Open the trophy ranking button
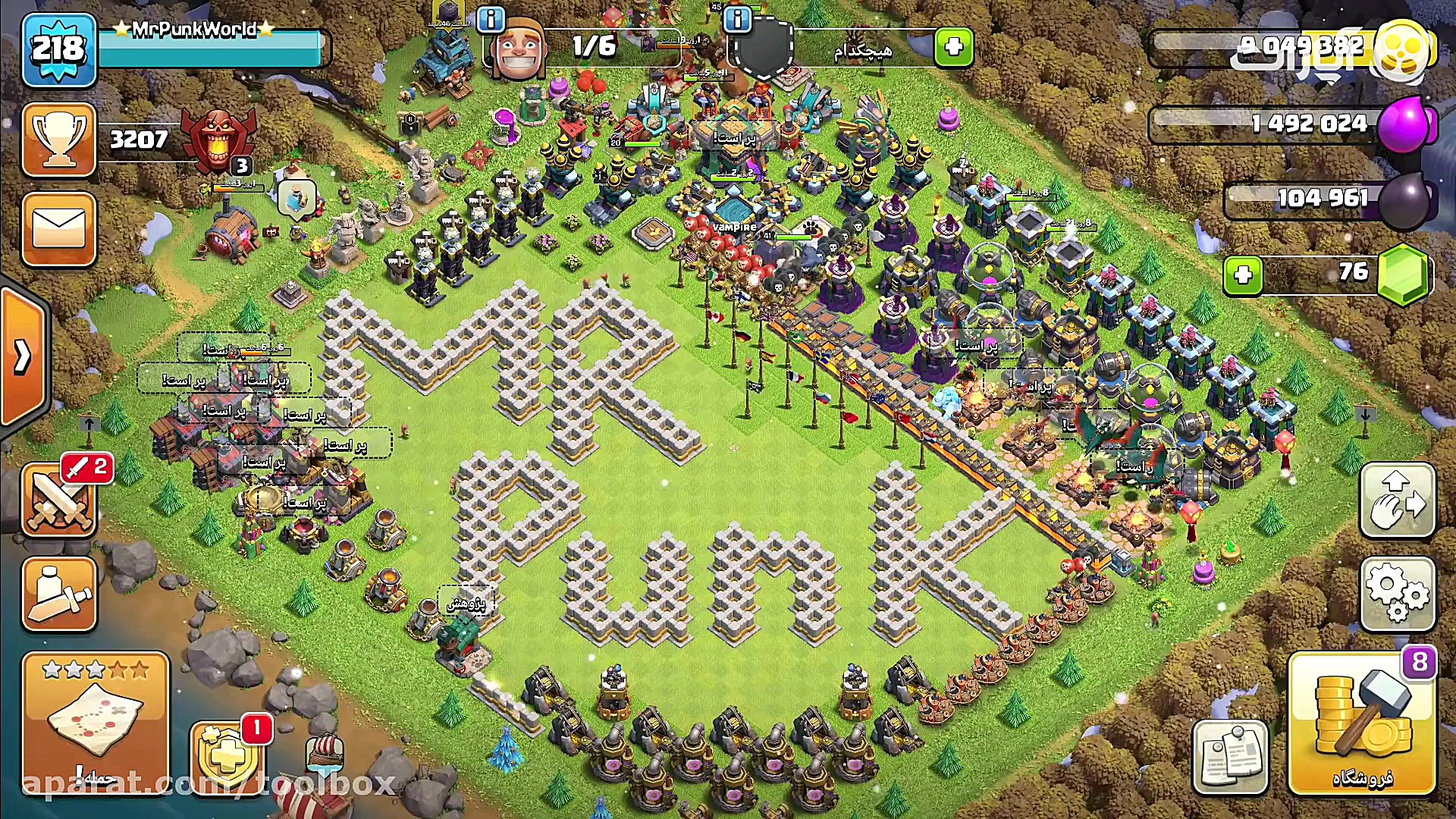 point(59,140)
